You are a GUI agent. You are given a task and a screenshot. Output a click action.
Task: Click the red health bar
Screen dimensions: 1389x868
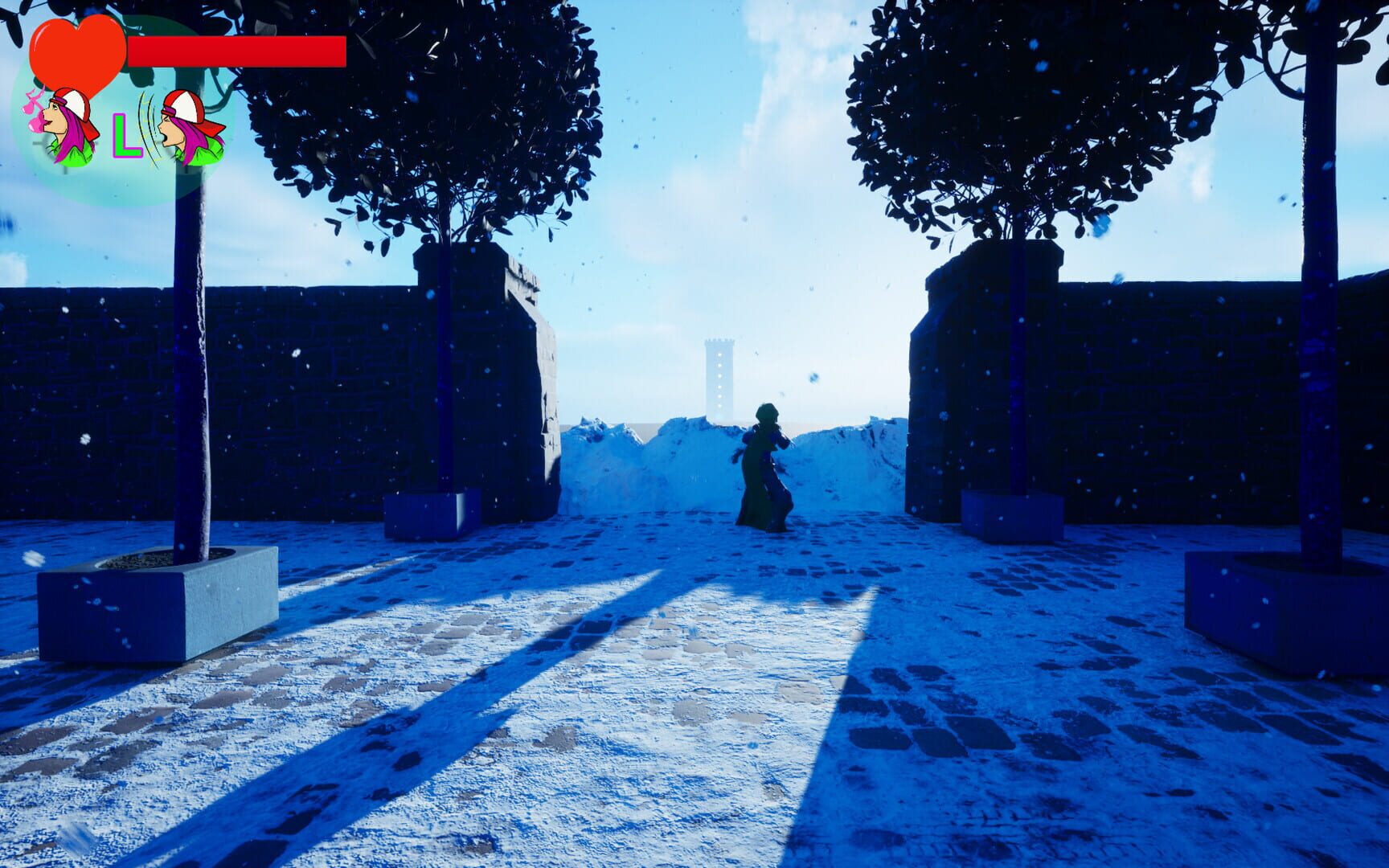(x=237, y=50)
